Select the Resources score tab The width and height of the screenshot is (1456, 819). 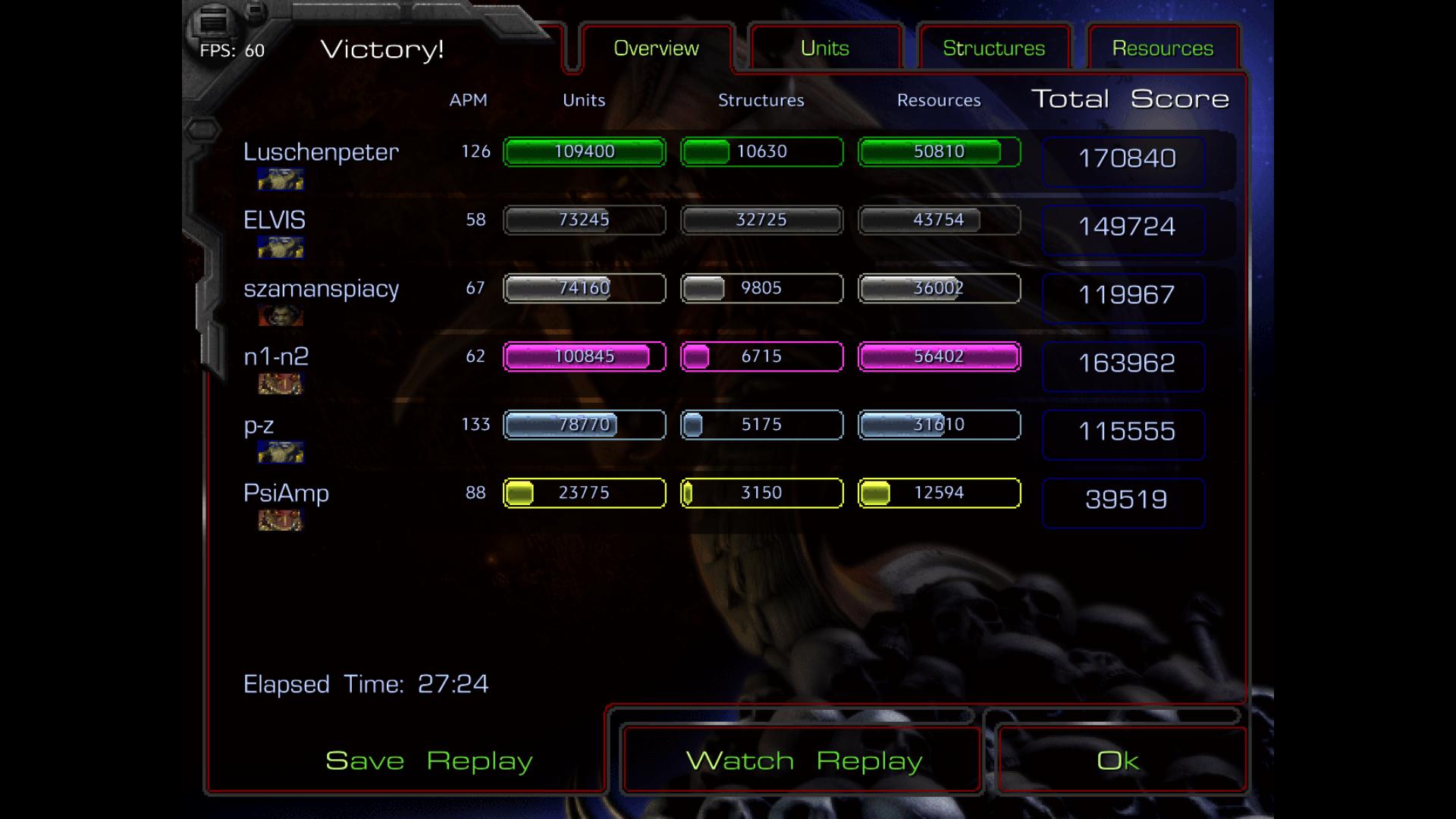pyautogui.click(x=1163, y=49)
